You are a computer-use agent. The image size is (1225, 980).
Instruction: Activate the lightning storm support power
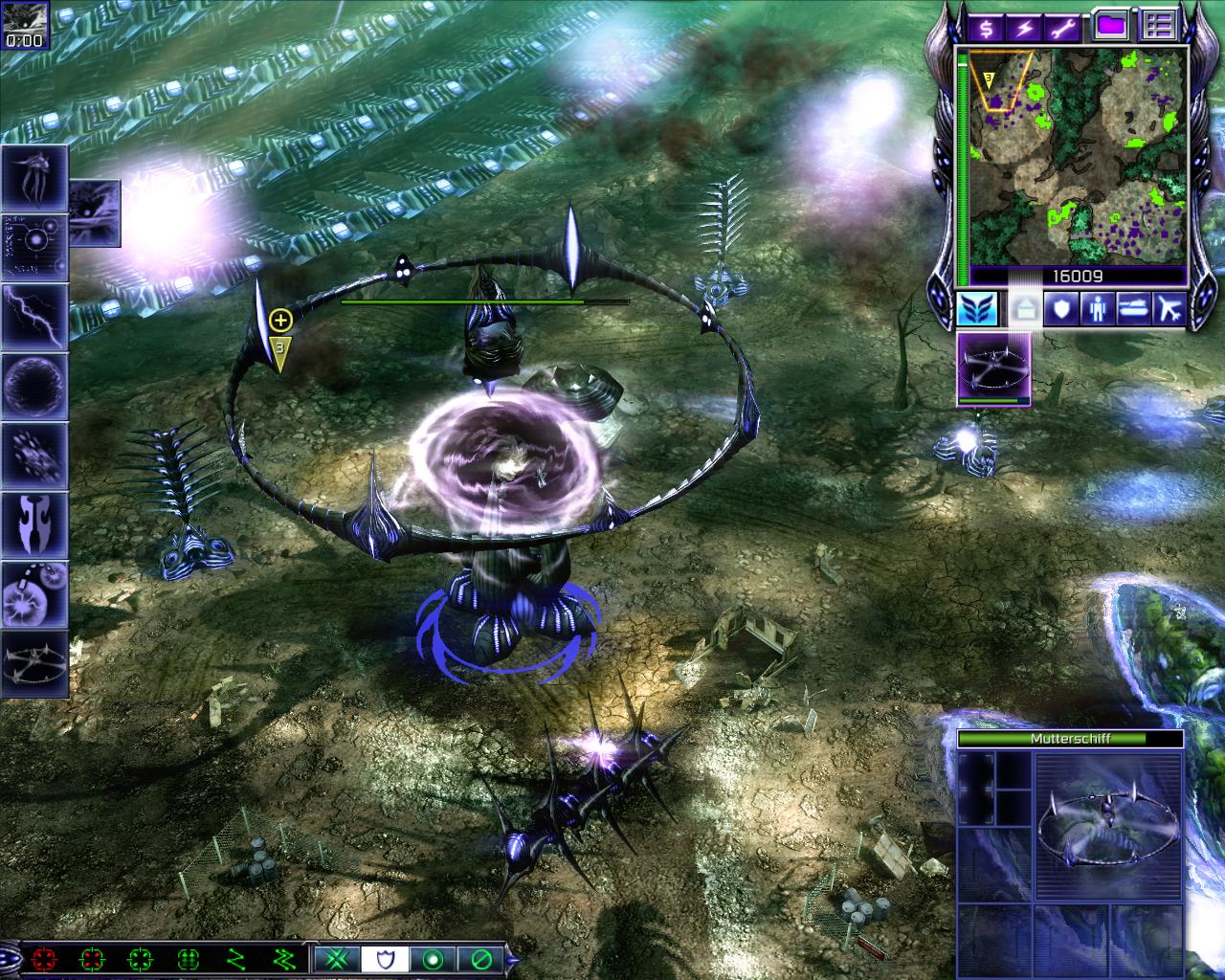click(x=34, y=316)
